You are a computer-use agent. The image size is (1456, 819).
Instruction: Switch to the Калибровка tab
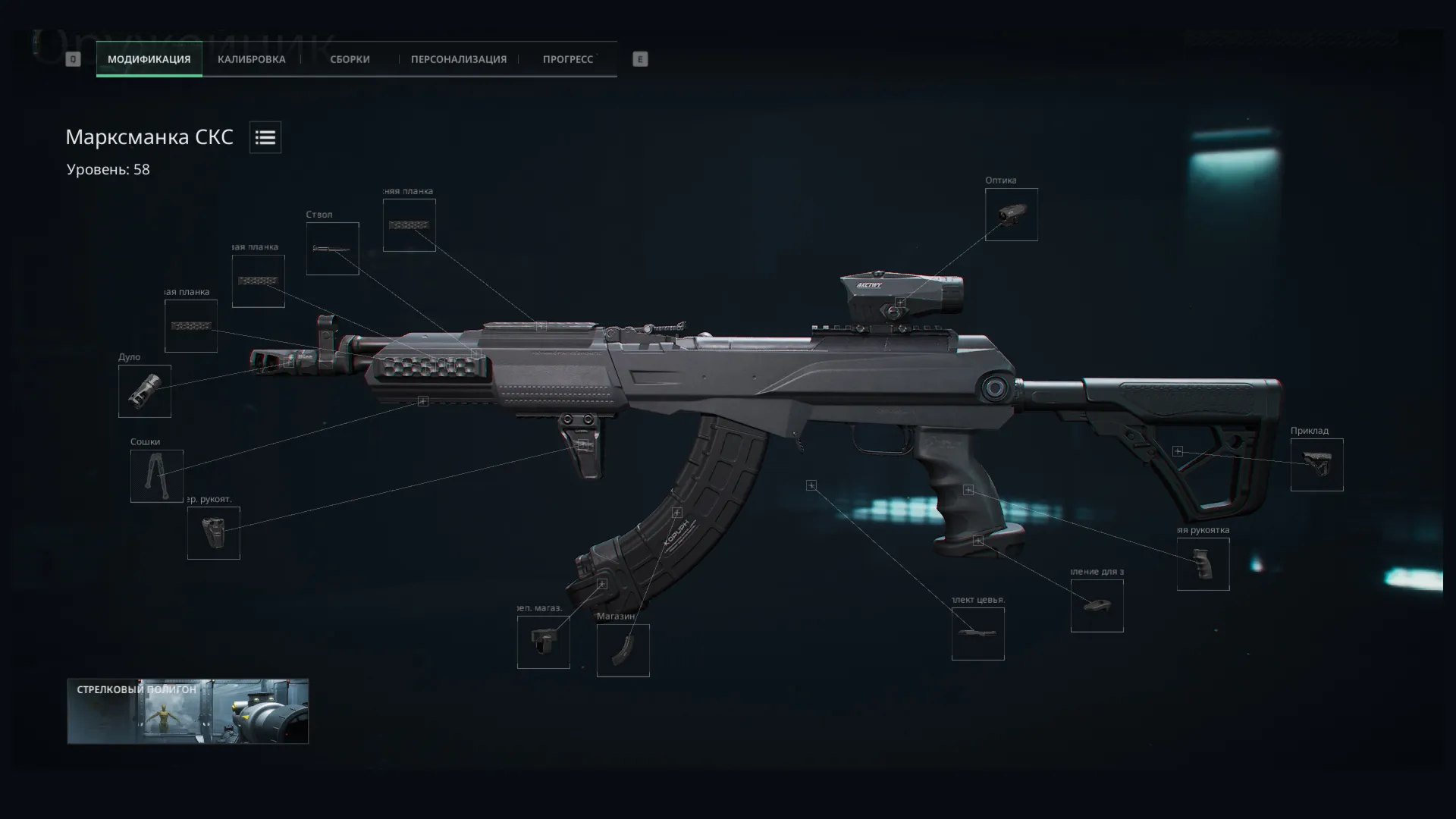pos(251,59)
